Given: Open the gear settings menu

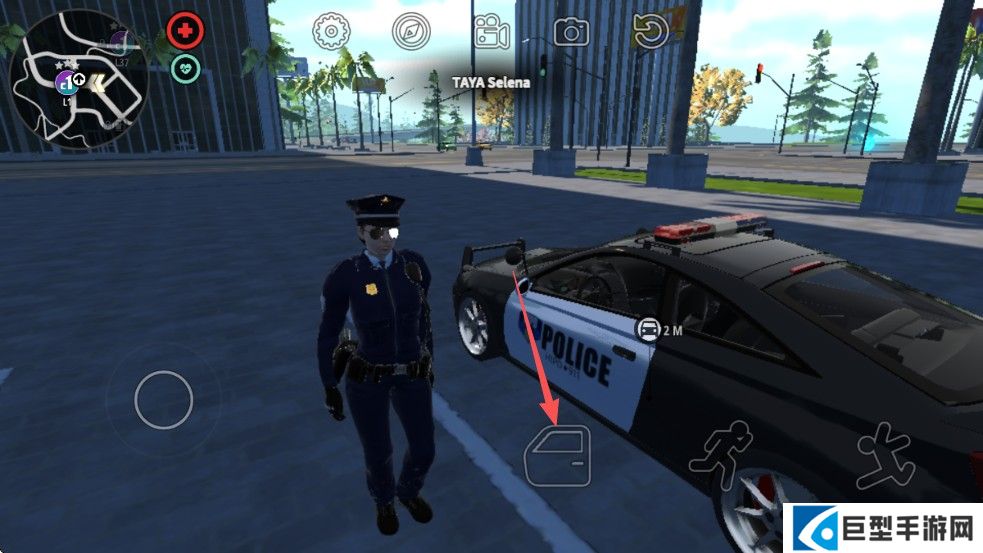Looking at the screenshot, I should [330, 32].
